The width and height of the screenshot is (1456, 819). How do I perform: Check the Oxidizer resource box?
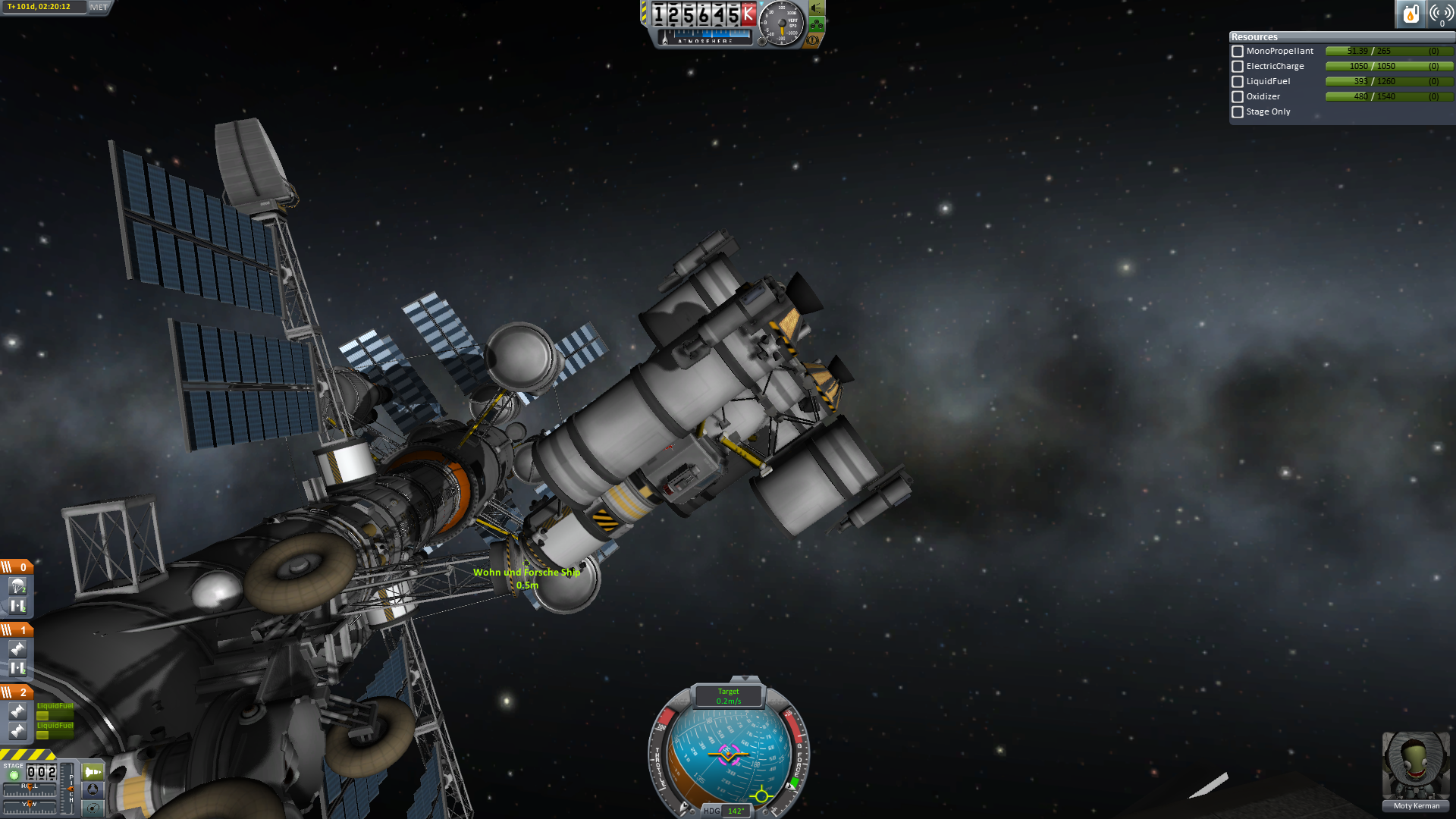1238,97
